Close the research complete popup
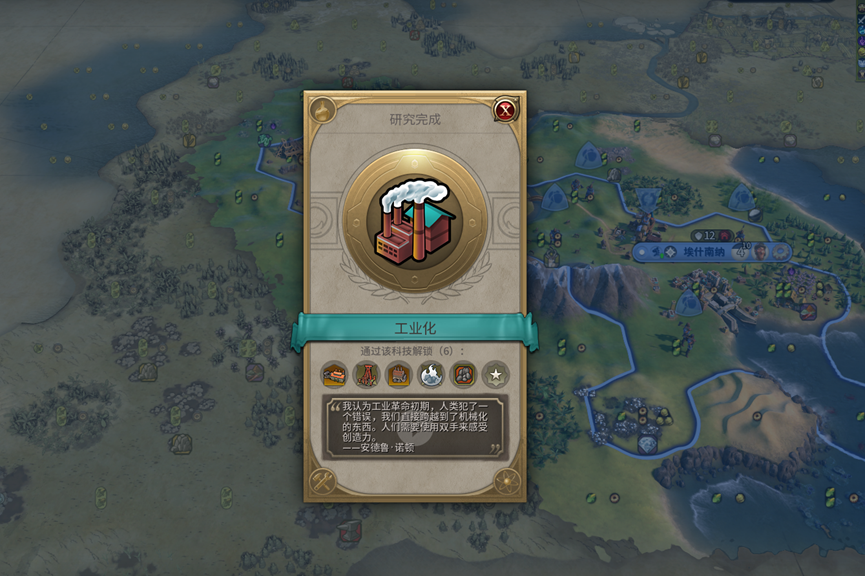Image resolution: width=865 pixels, height=576 pixels. 505,110
